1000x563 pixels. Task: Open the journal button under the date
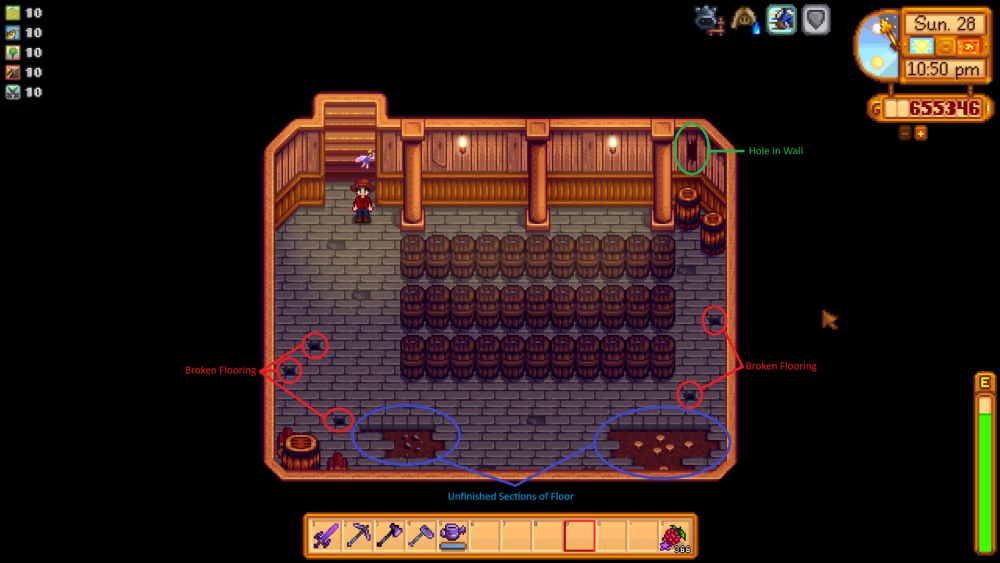tap(945, 46)
